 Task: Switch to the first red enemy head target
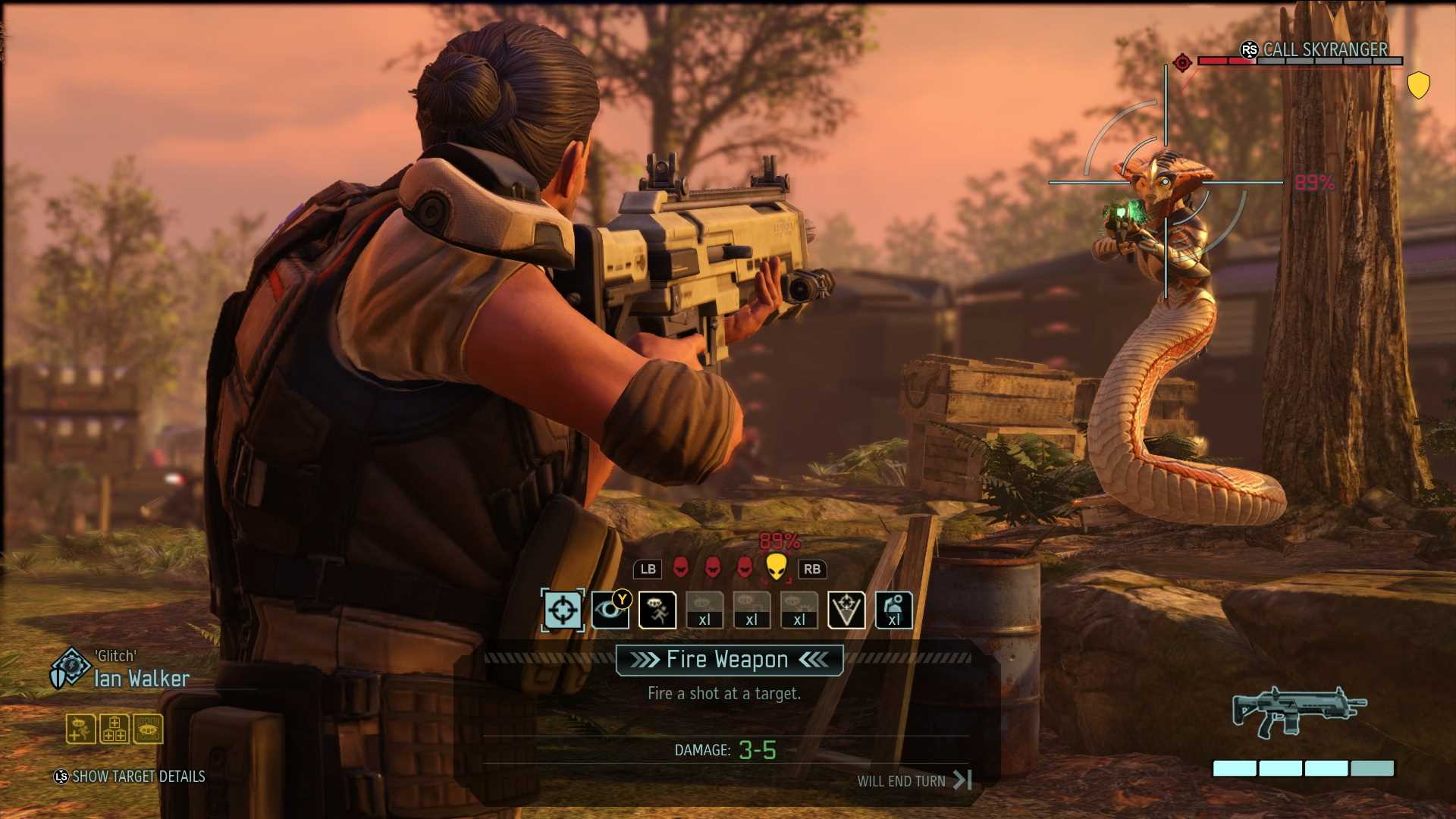coord(682,569)
